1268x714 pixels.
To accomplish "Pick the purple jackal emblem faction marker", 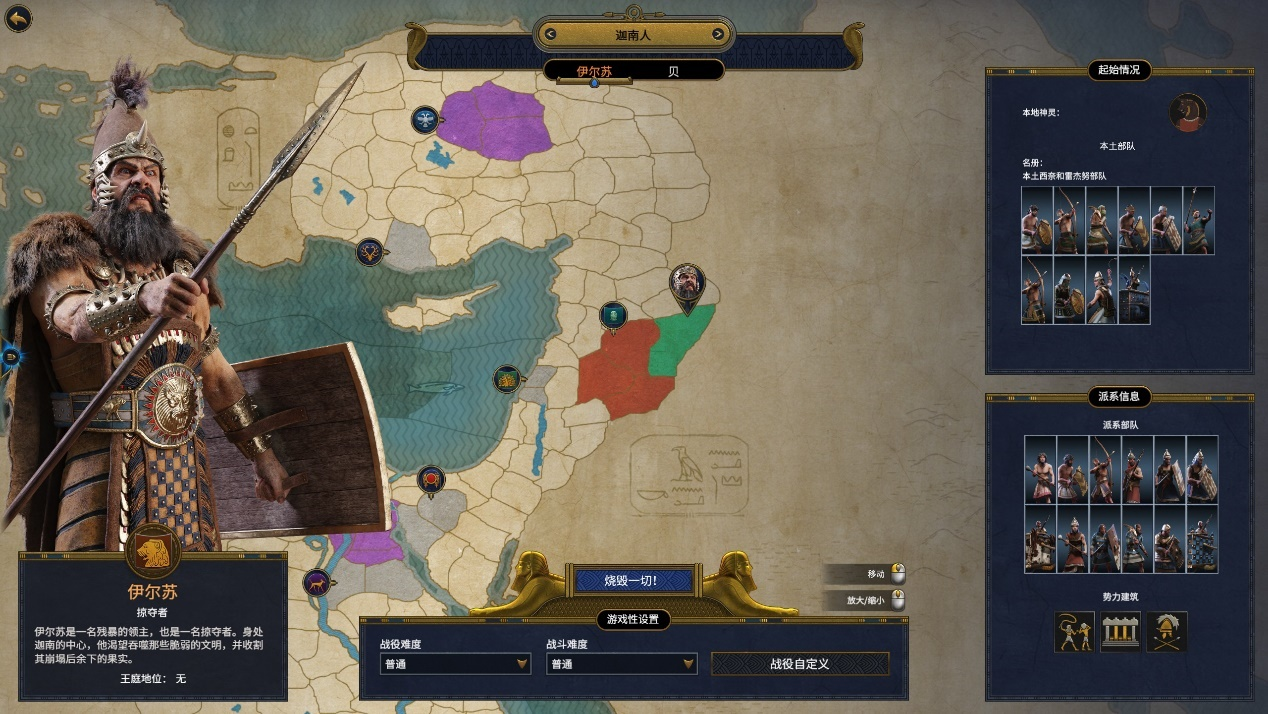I will tap(318, 582).
